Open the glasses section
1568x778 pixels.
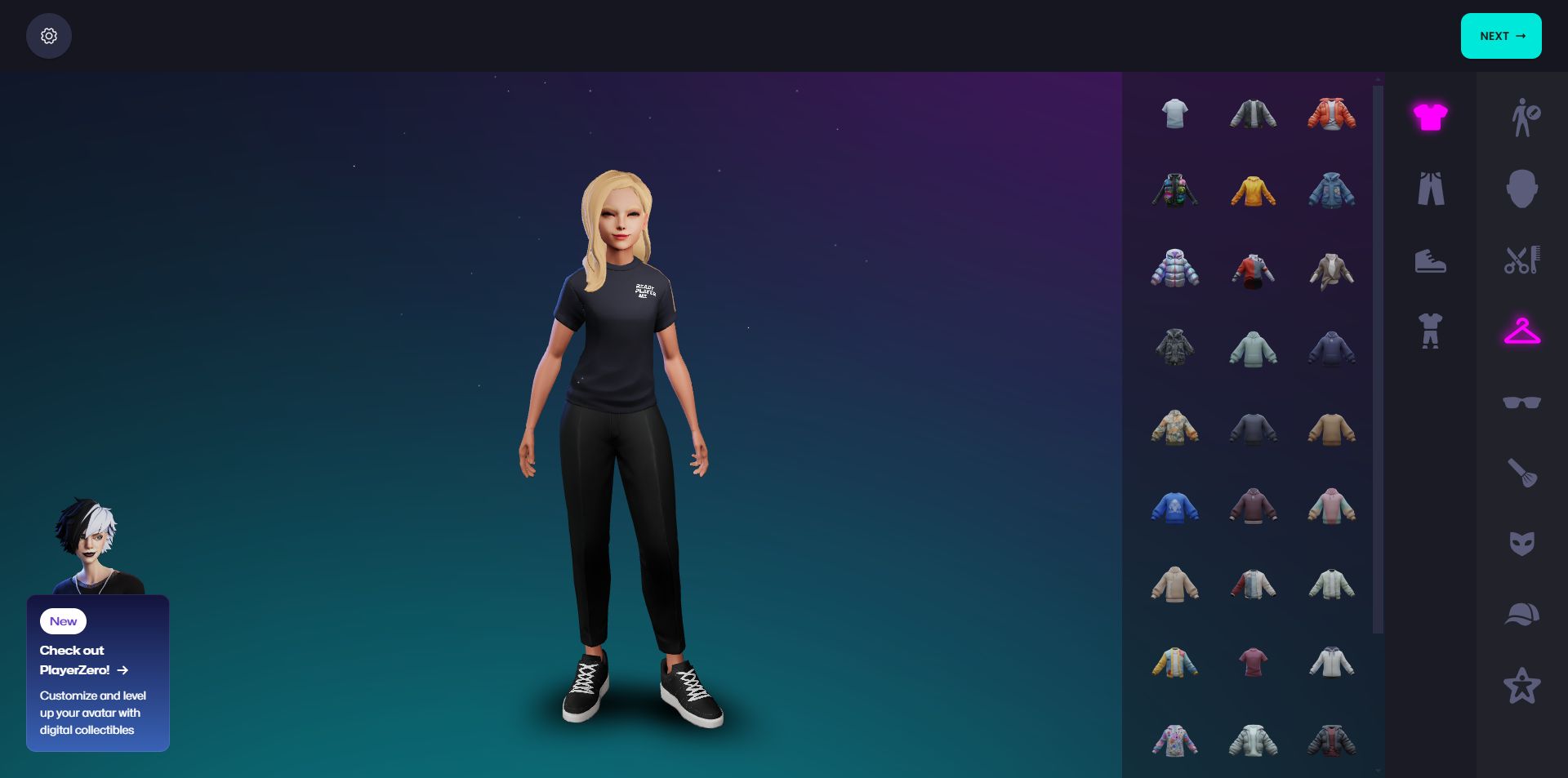click(x=1522, y=402)
